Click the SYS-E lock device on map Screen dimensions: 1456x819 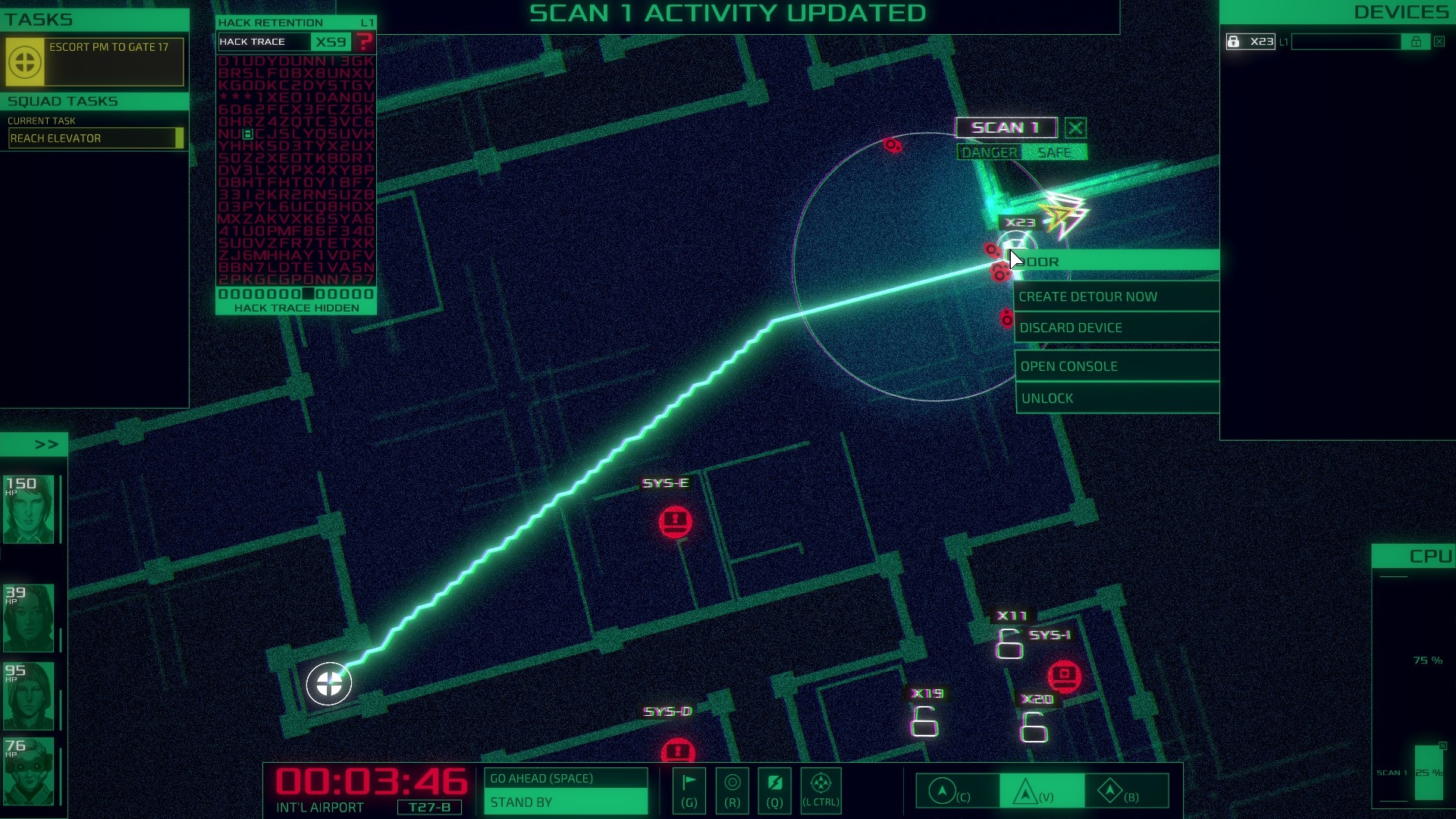[x=675, y=521]
